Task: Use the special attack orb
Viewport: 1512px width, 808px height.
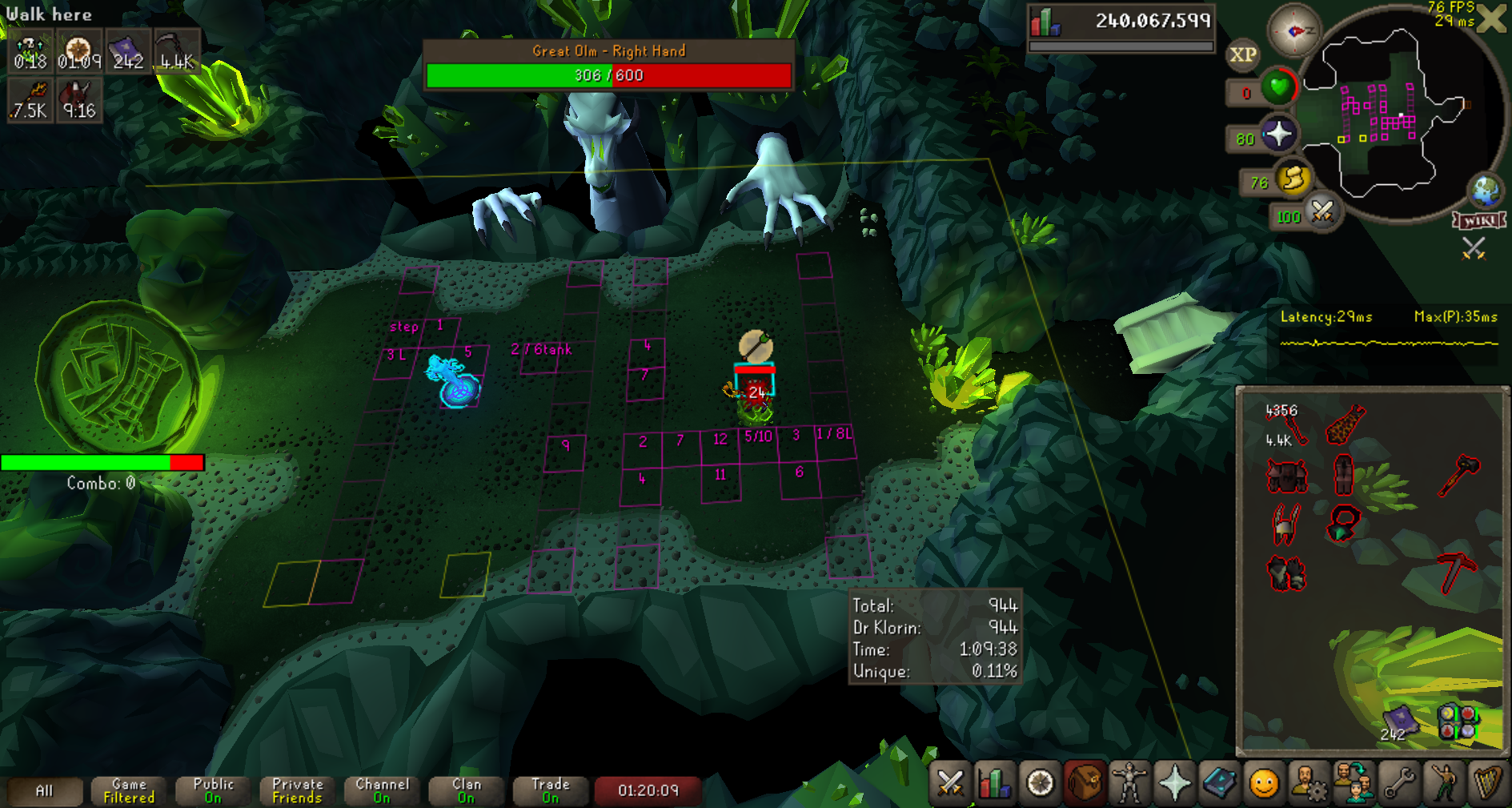Action: pyautogui.click(x=1322, y=212)
